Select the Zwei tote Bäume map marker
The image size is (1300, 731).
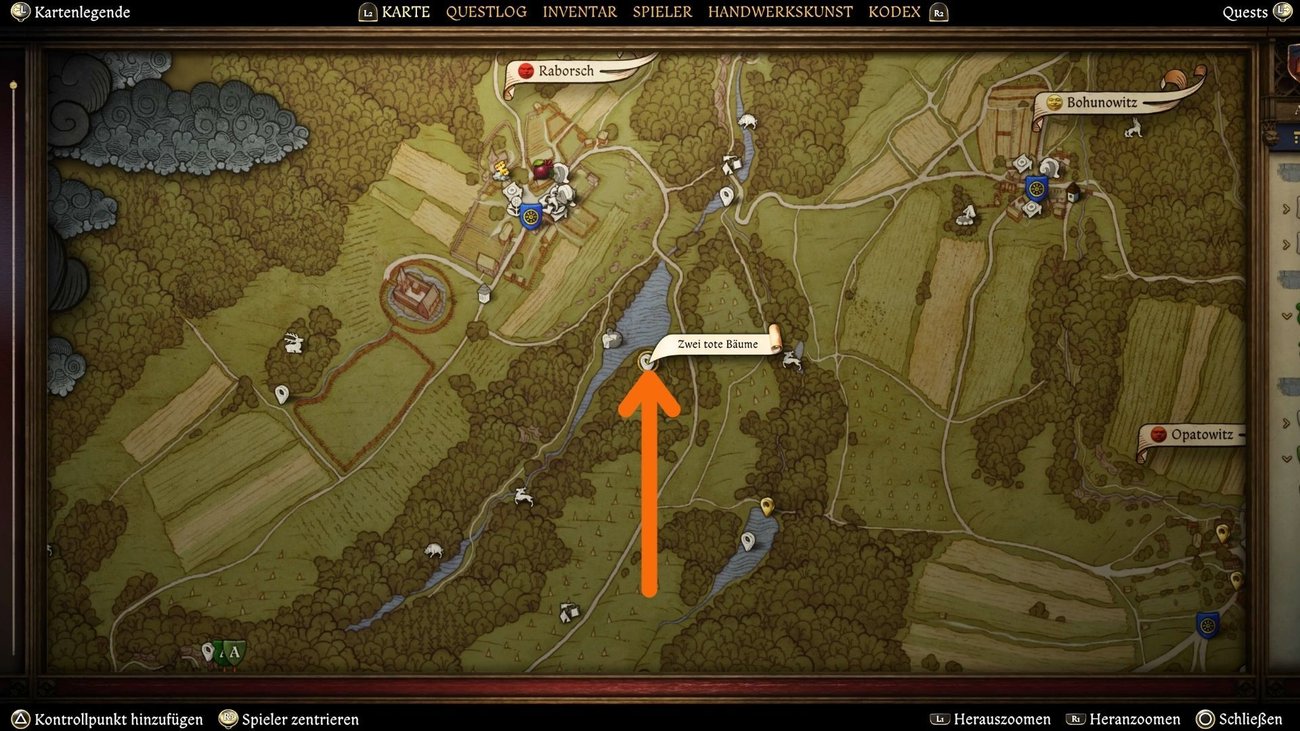click(x=648, y=360)
